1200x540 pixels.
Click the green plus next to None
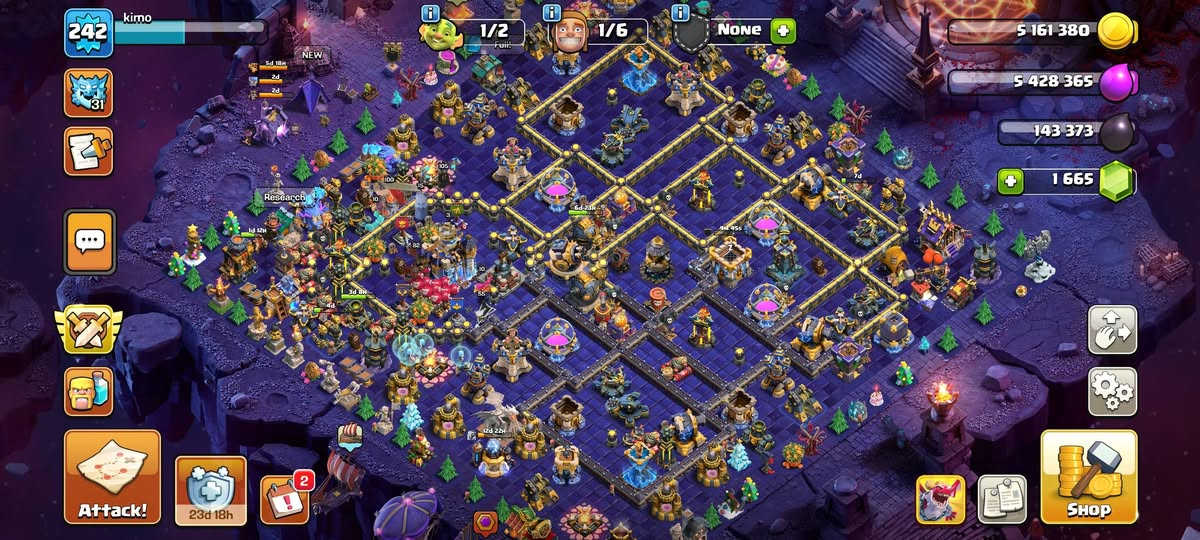click(783, 30)
